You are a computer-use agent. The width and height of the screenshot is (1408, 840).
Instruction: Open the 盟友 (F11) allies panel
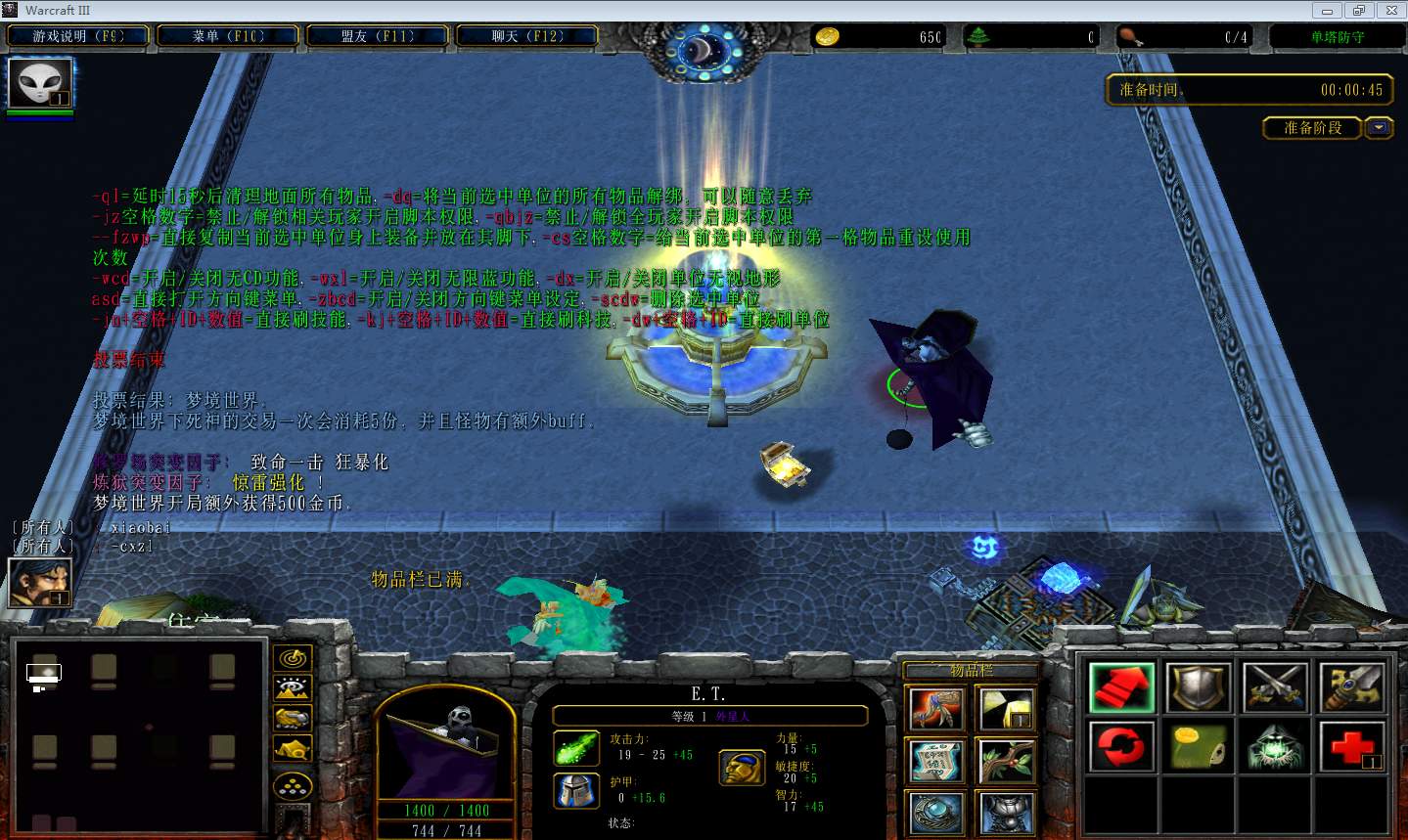tap(378, 36)
